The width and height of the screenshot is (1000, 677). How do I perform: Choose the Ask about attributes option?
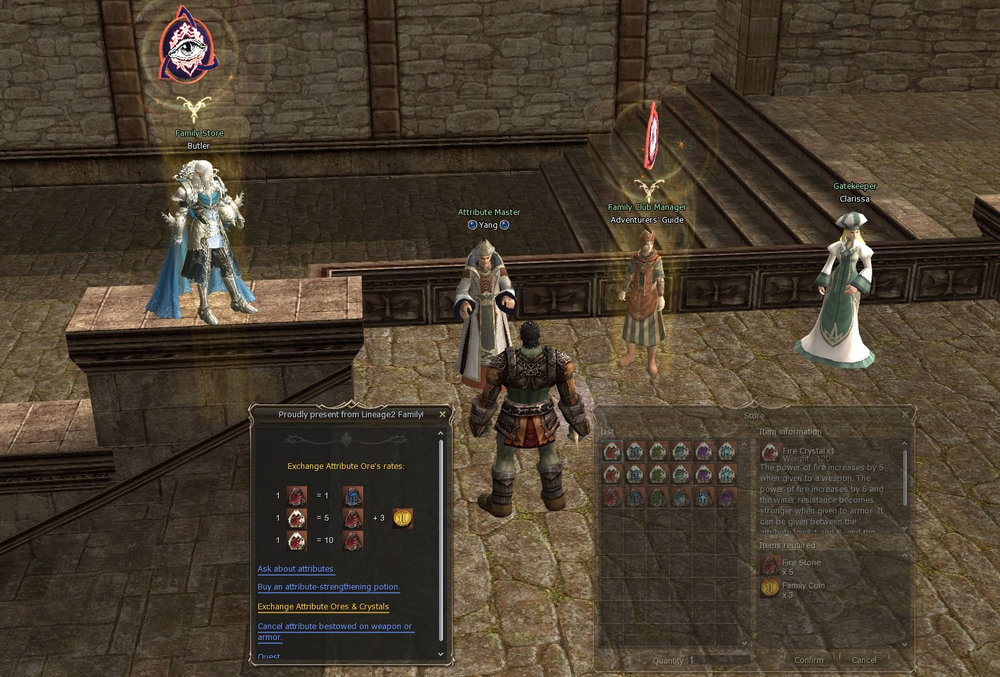(296, 569)
